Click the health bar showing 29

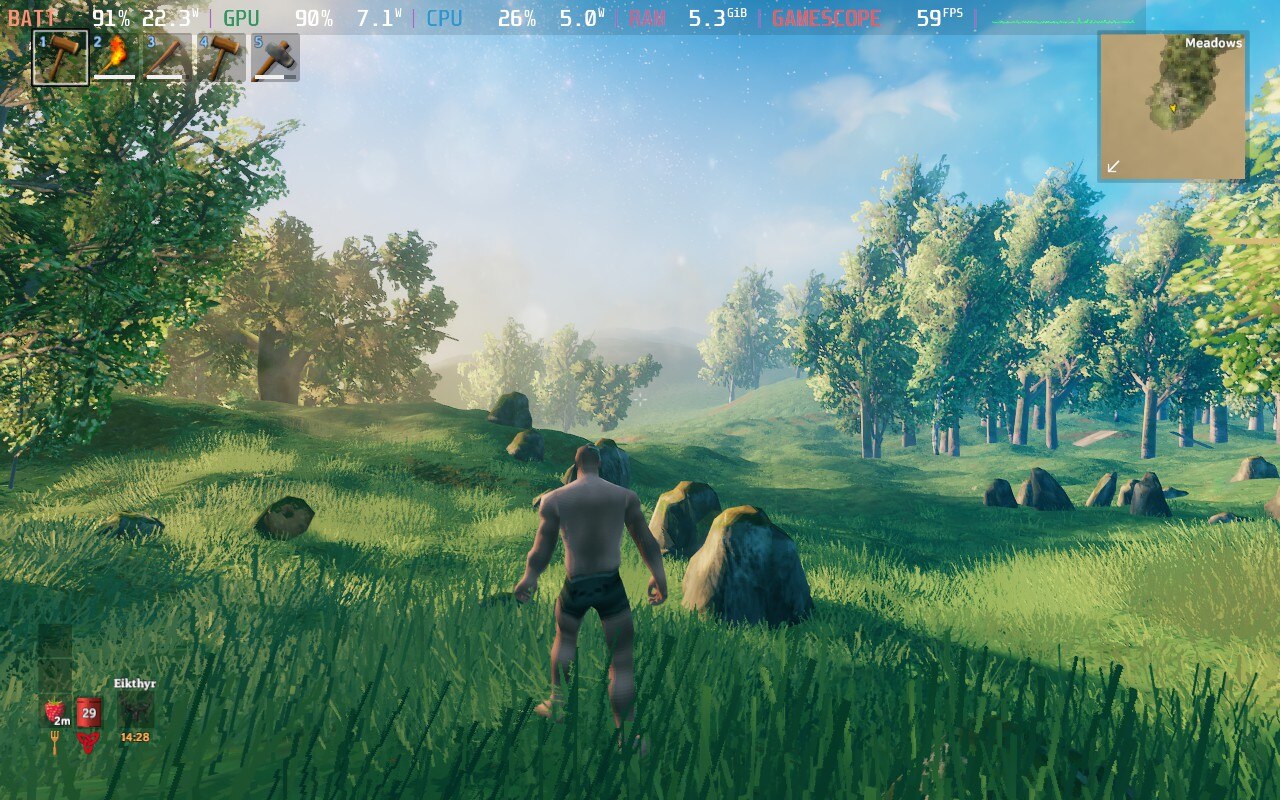click(88, 712)
